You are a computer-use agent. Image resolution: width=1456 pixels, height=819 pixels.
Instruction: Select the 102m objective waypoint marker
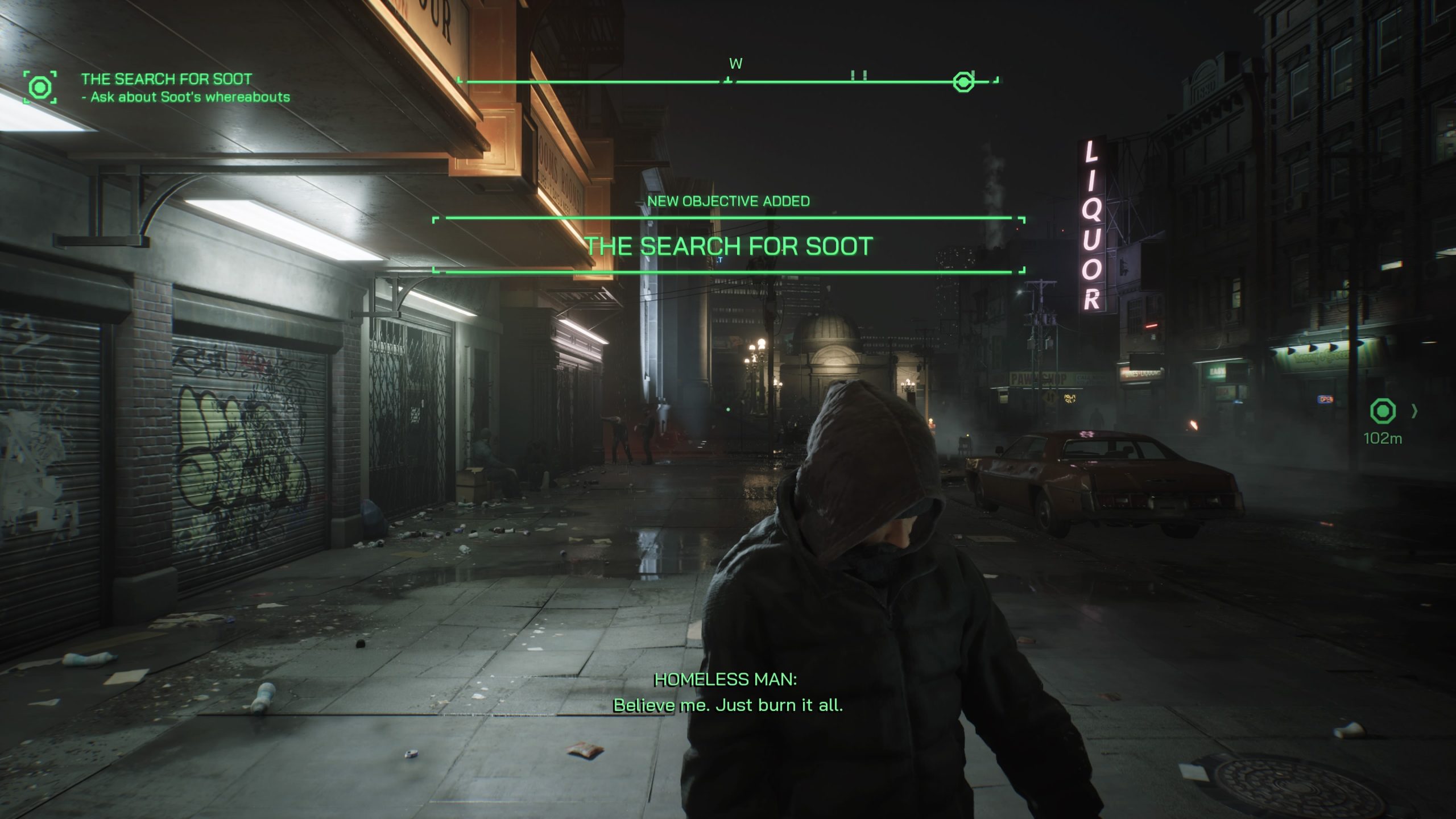pyautogui.click(x=1383, y=411)
